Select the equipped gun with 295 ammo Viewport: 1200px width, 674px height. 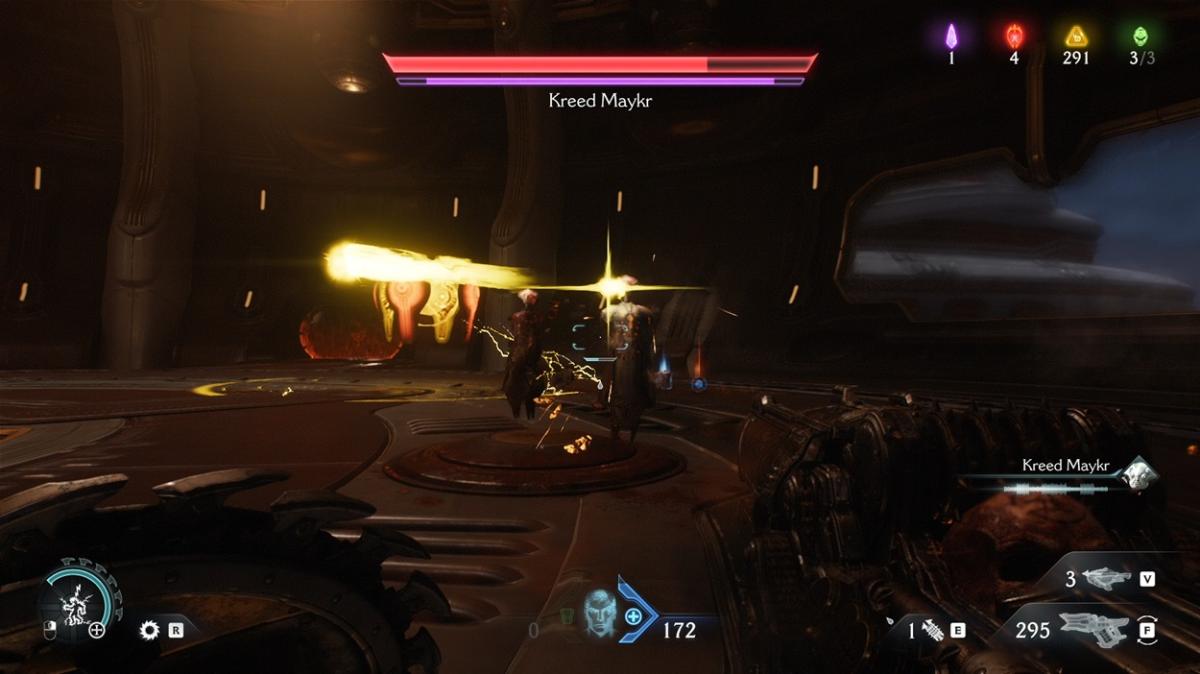point(1094,629)
